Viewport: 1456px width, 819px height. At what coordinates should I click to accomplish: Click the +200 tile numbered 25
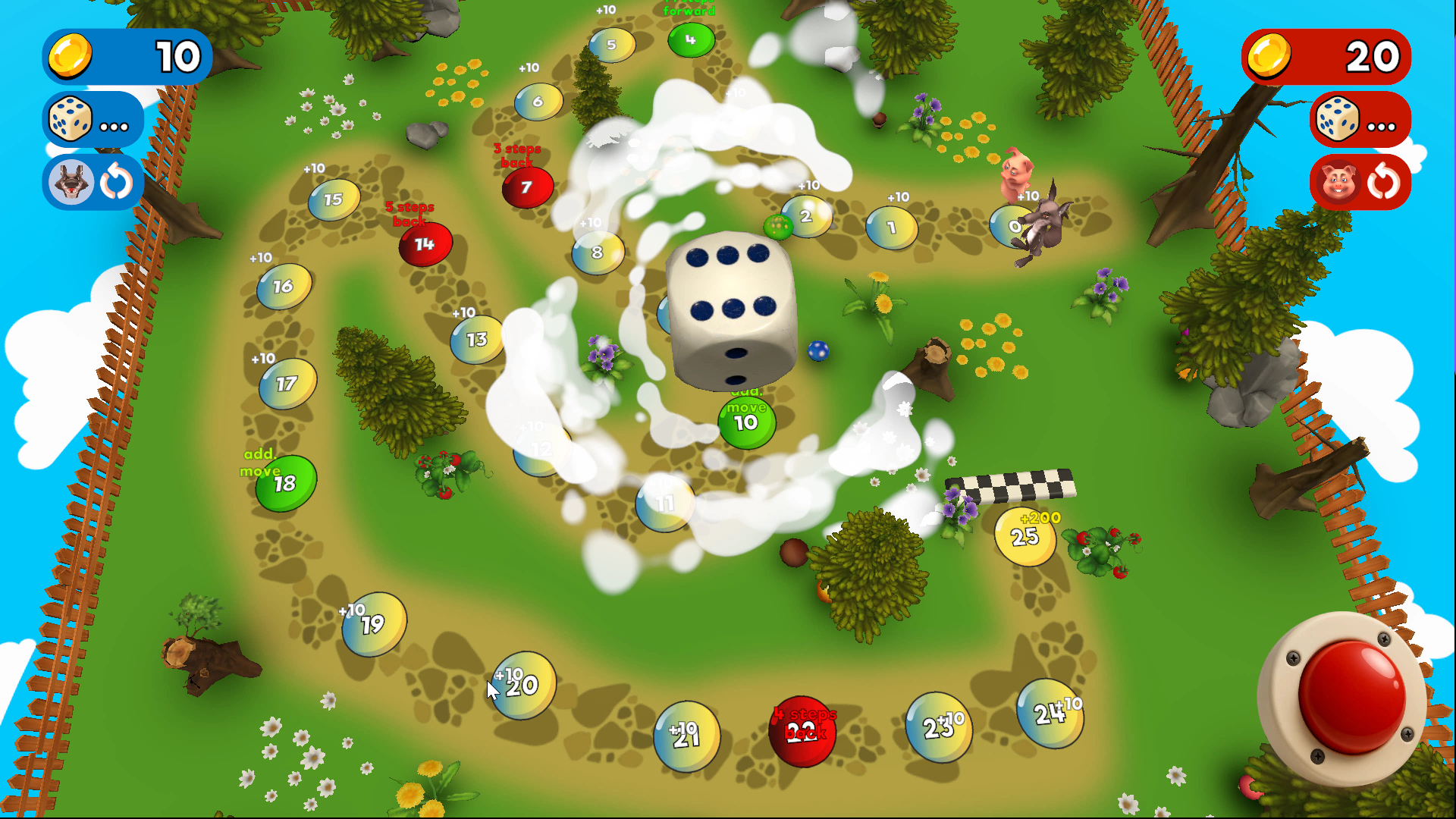pos(1024,537)
